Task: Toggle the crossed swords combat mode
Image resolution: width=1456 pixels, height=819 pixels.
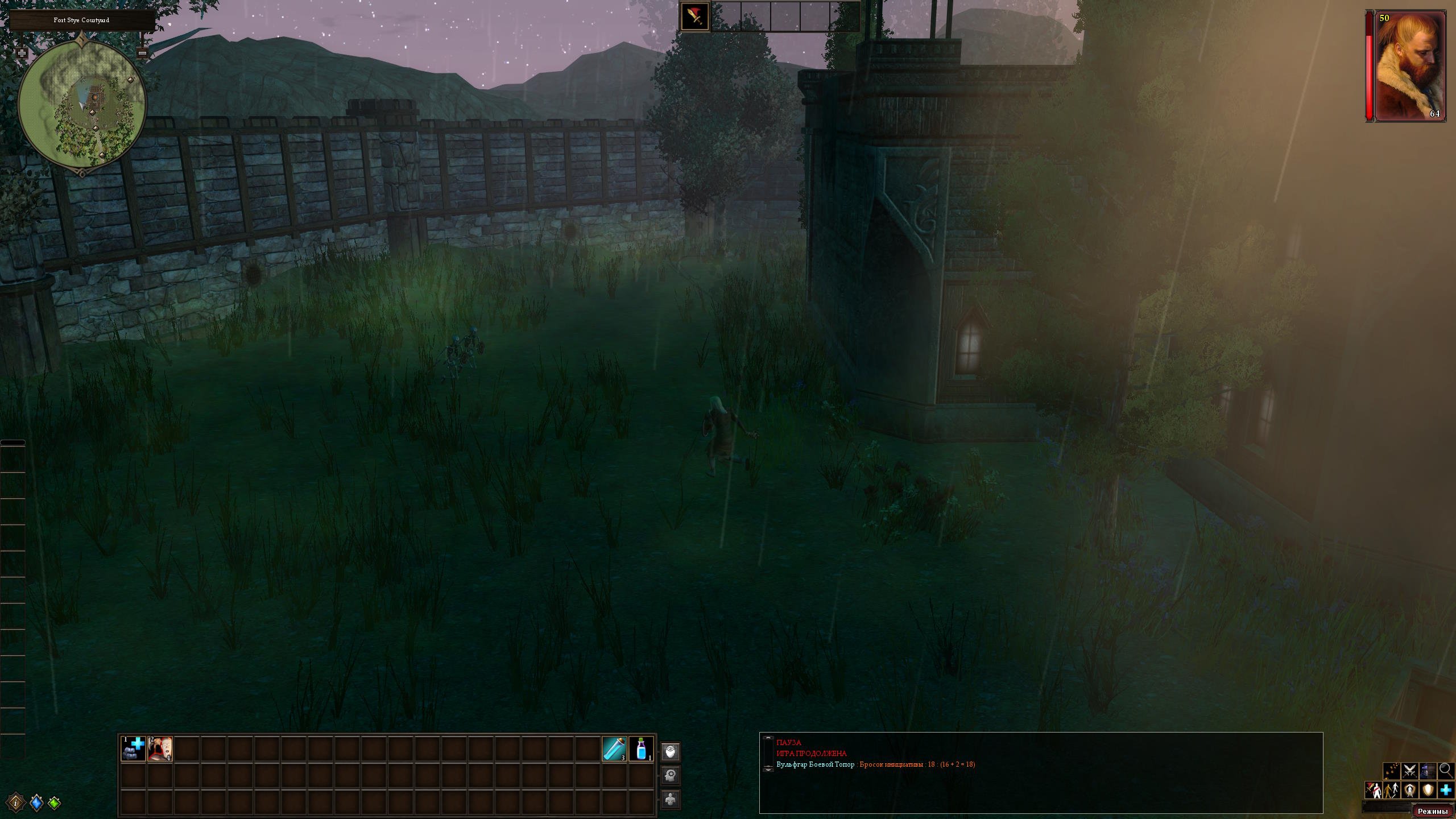Action: (1409, 771)
